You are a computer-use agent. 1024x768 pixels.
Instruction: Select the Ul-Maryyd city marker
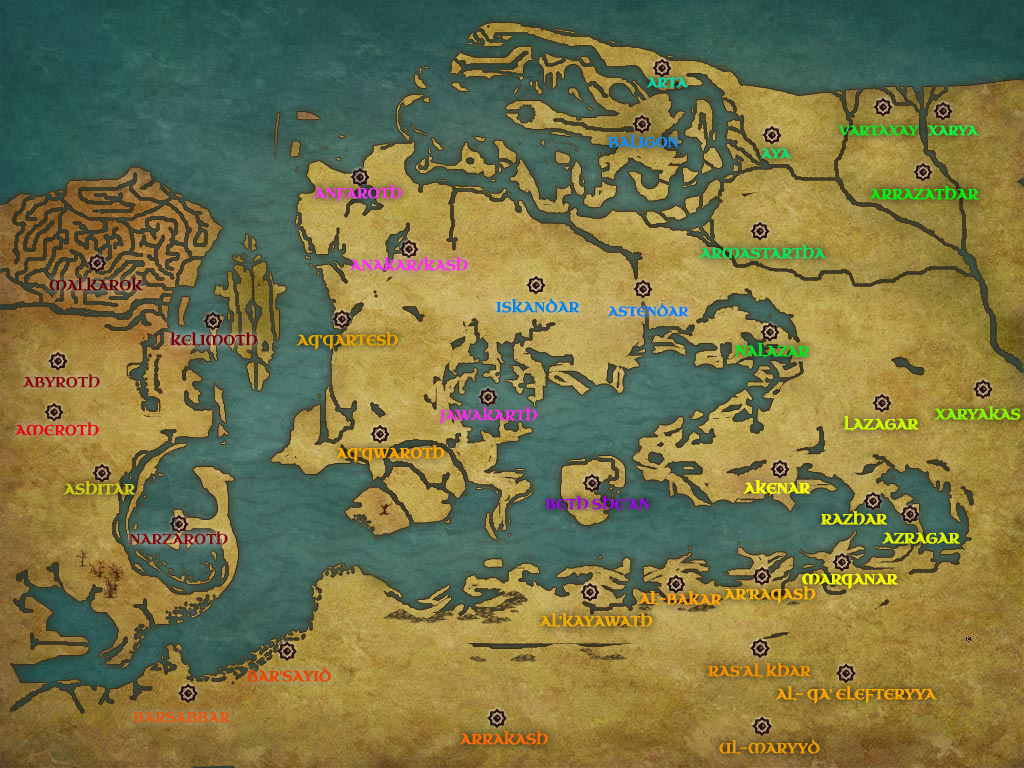pyautogui.click(x=761, y=725)
